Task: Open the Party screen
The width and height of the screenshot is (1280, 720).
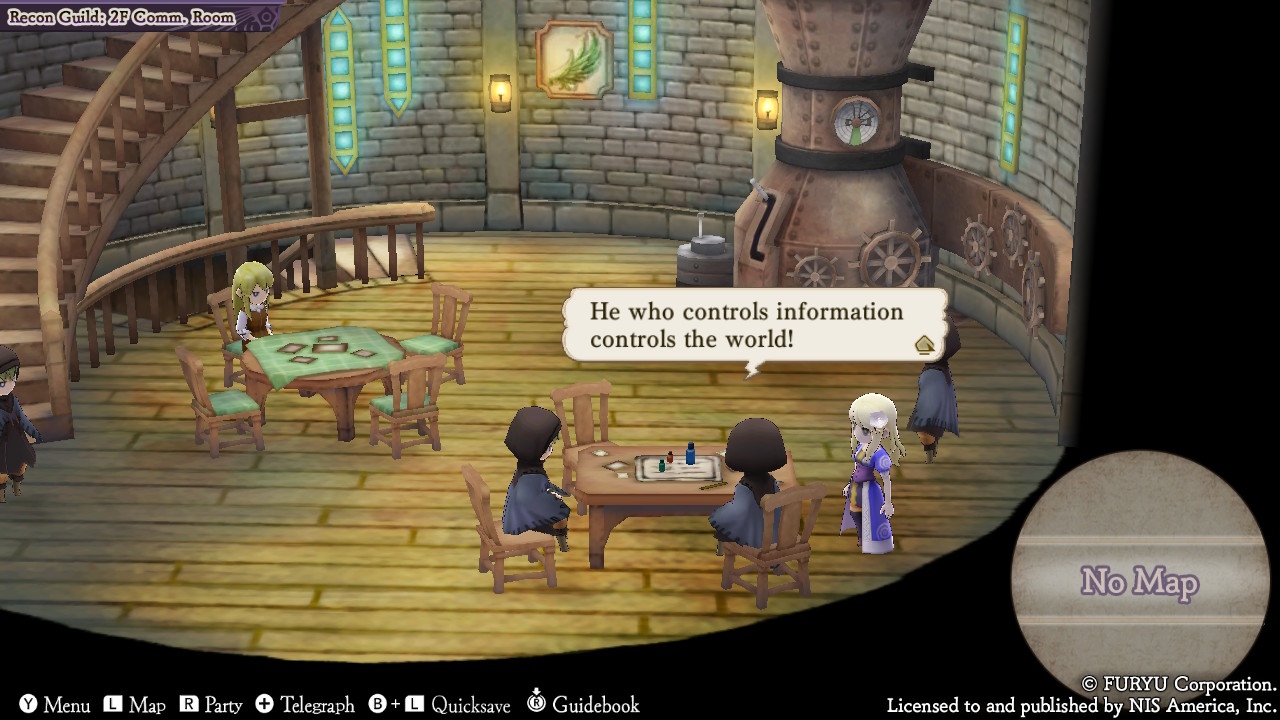Action: (x=211, y=705)
